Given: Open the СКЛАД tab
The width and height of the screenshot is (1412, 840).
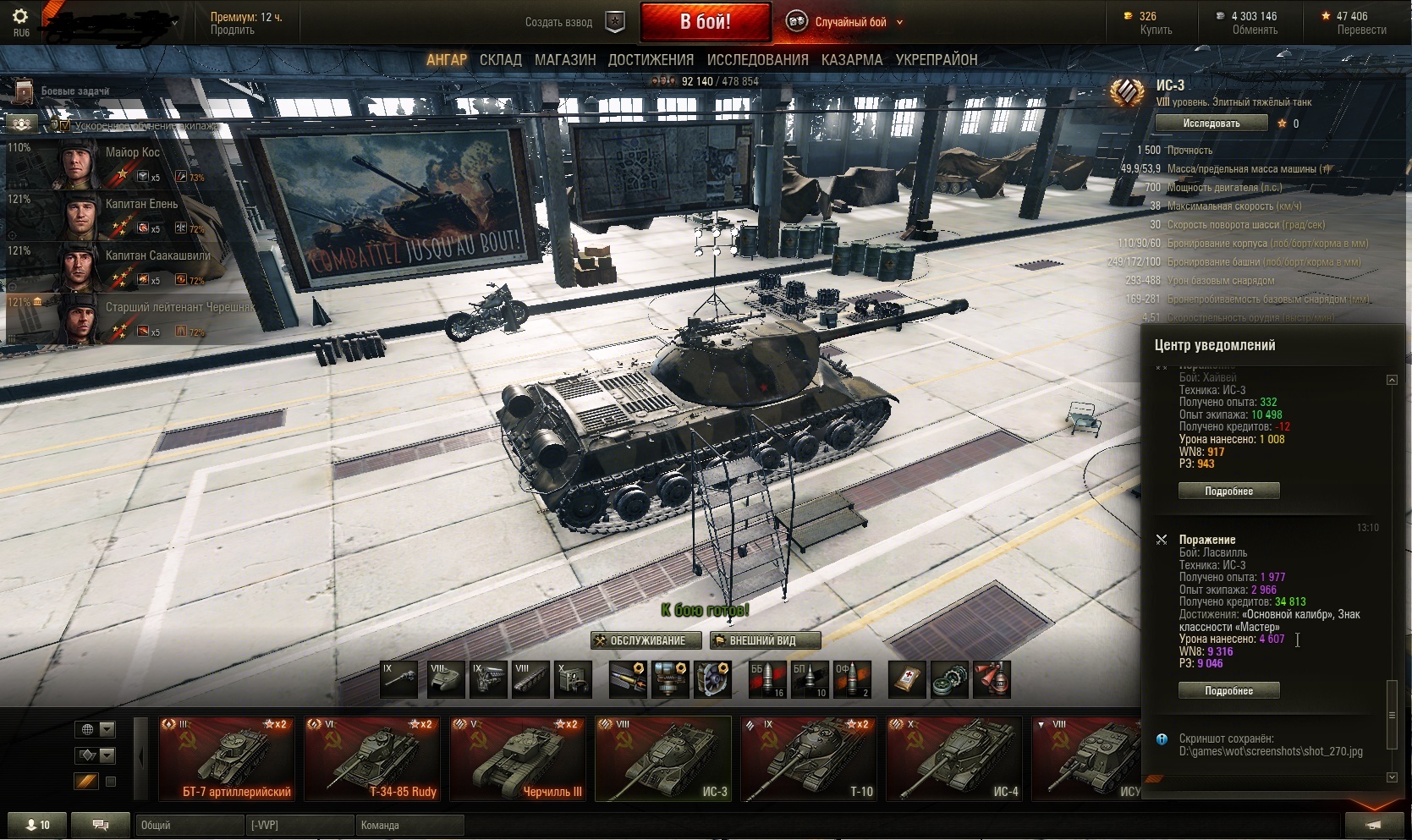Looking at the screenshot, I should 500,60.
